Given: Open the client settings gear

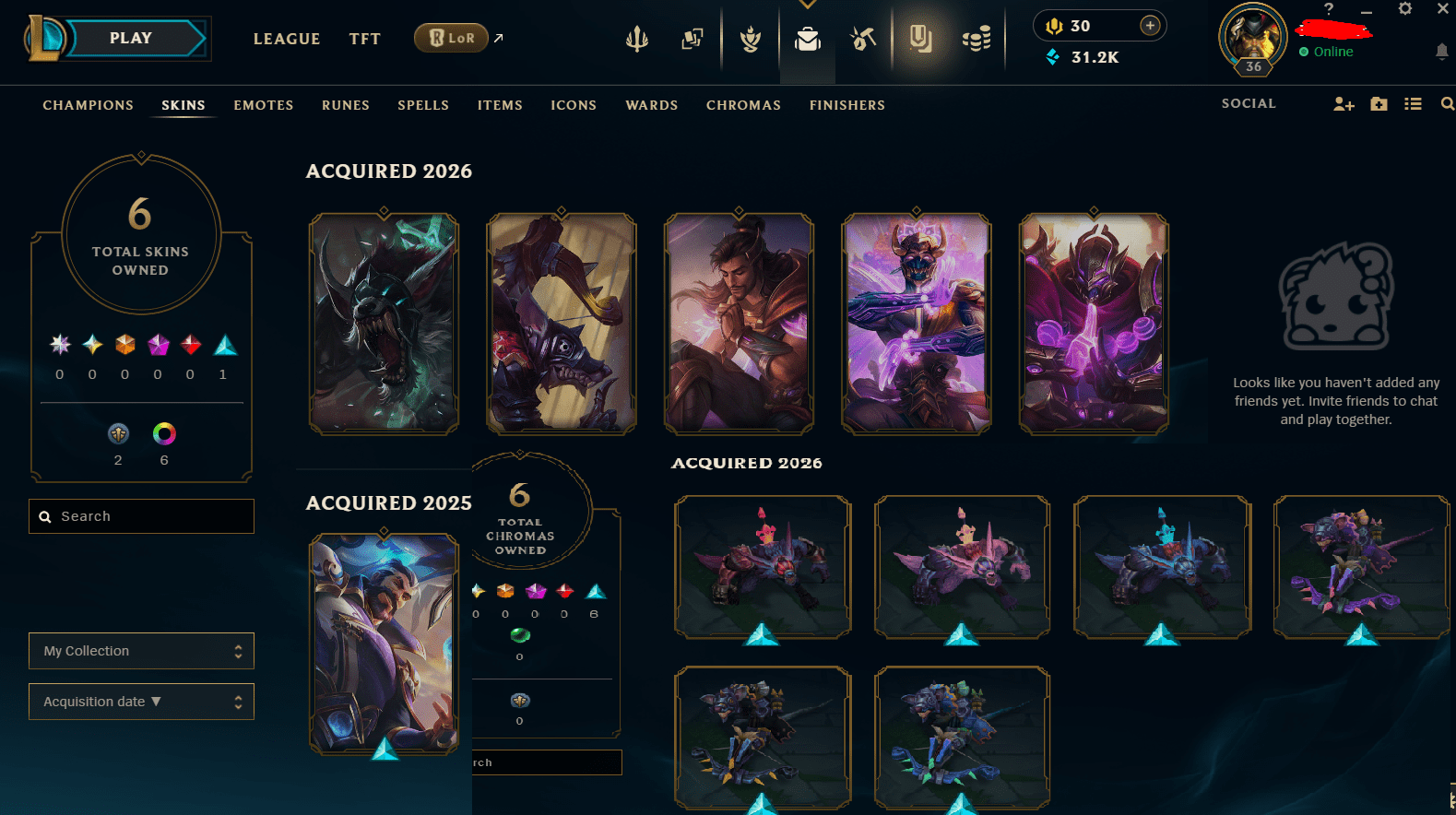Looking at the screenshot, I should (x=1405, y=8).
